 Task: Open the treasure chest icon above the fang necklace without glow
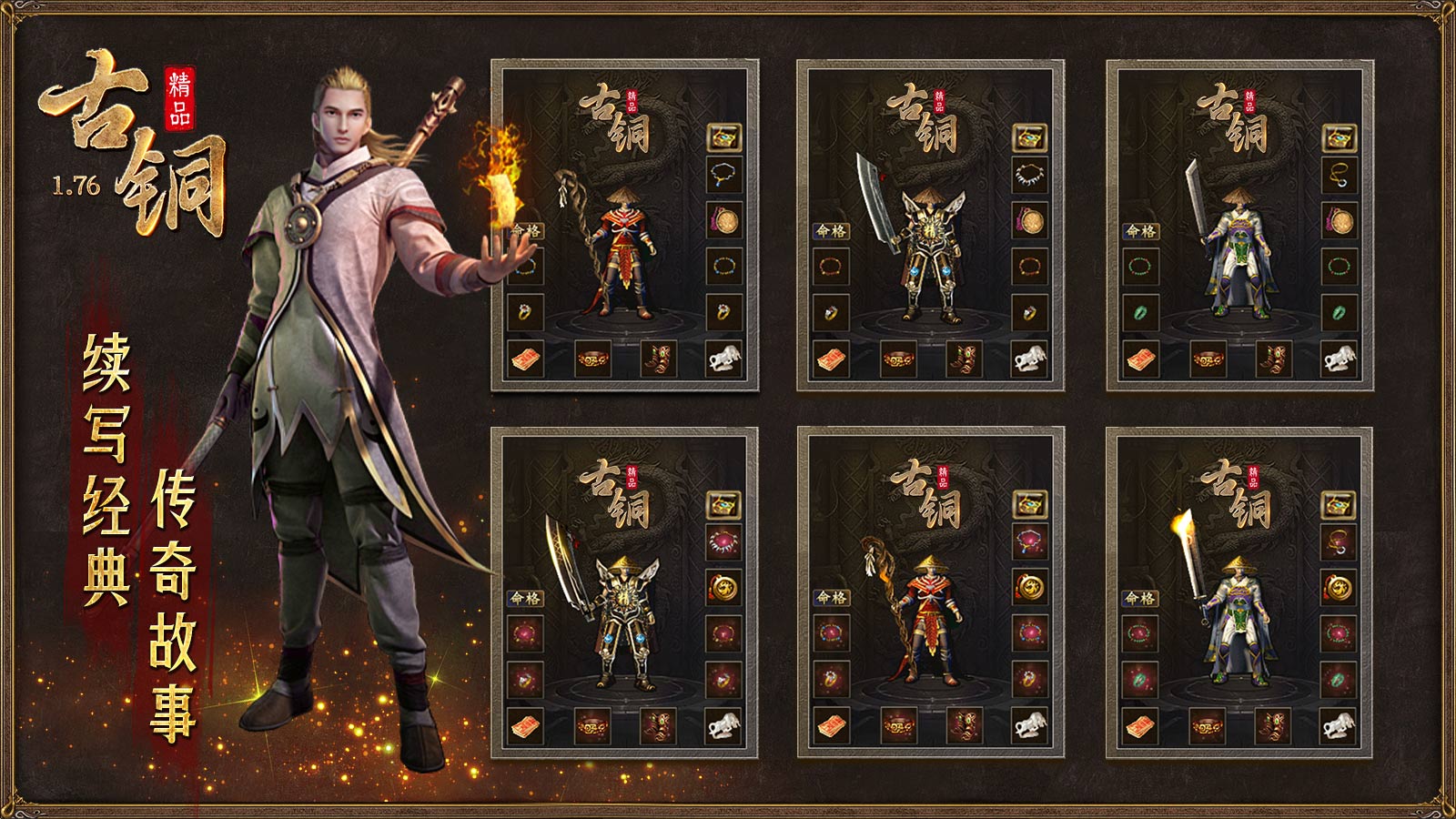click(1030, 137)
